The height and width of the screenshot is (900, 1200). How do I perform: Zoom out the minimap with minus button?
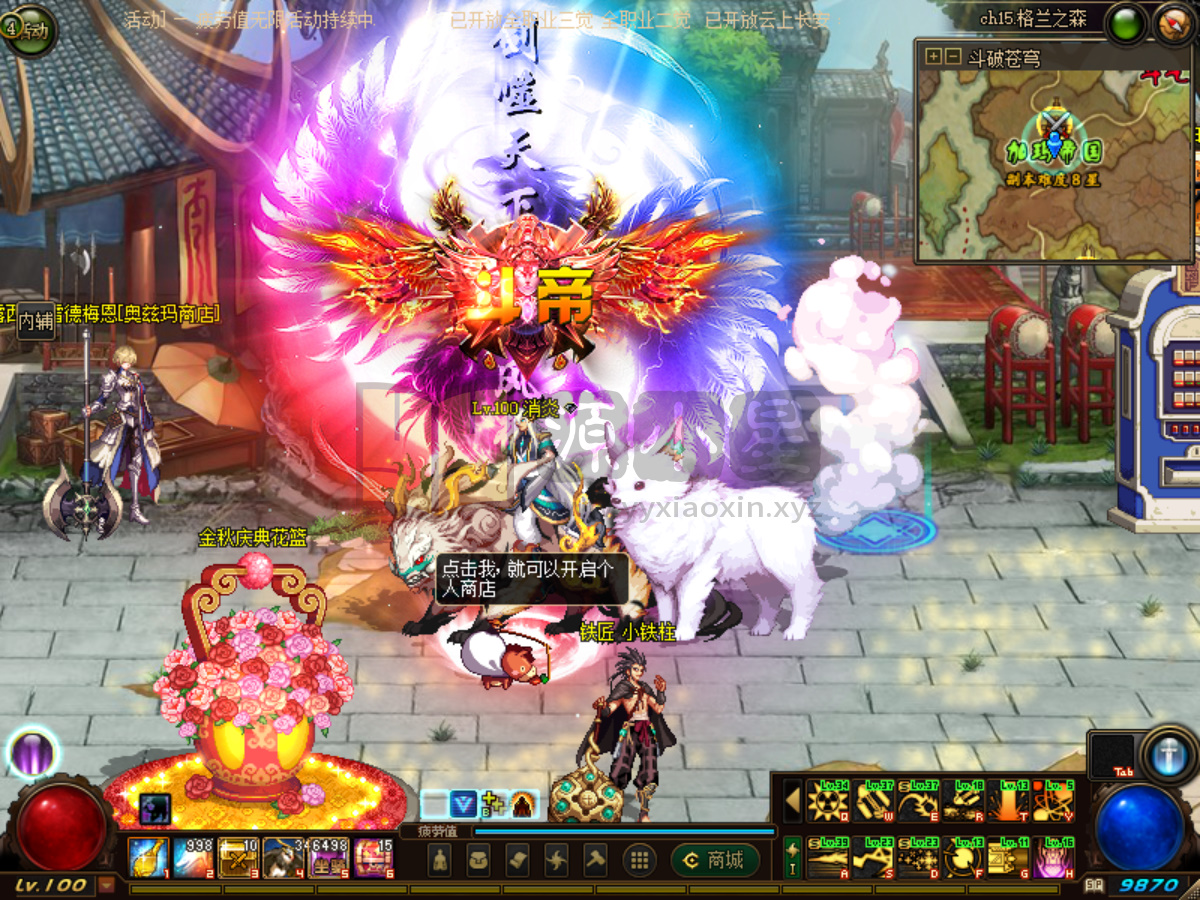[953, 57]
